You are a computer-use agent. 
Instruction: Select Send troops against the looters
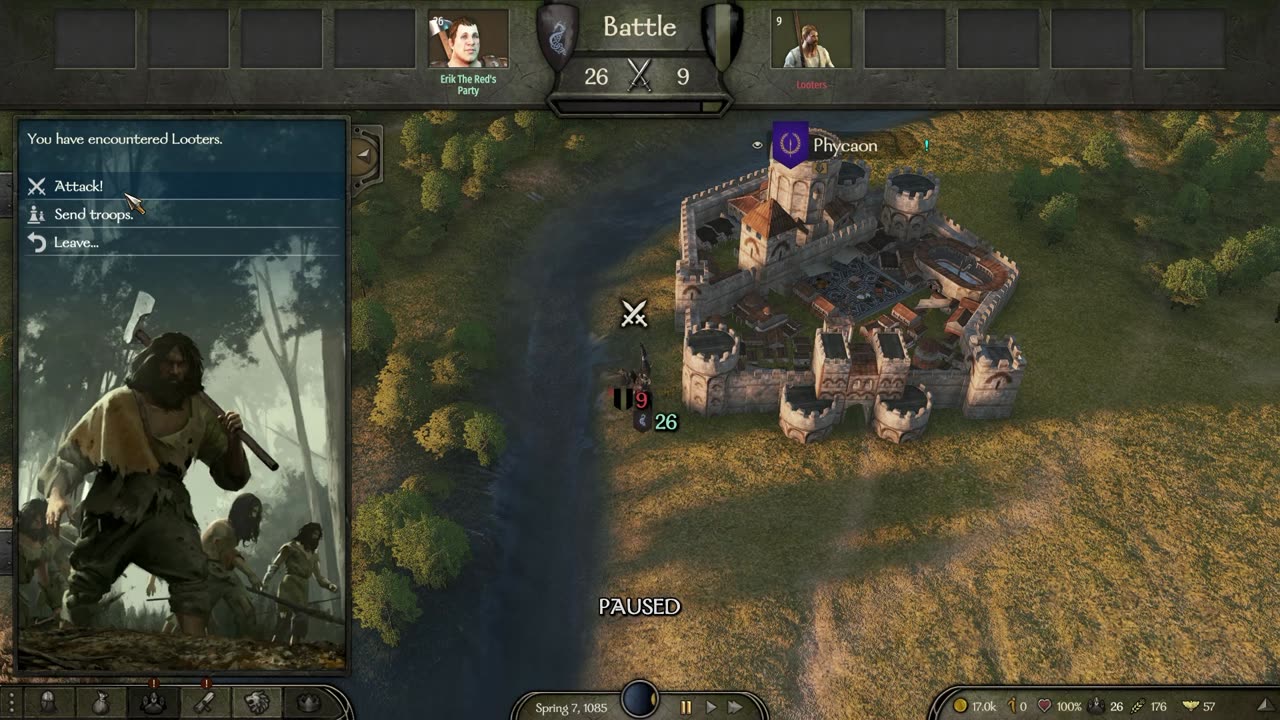click(93, 214)
